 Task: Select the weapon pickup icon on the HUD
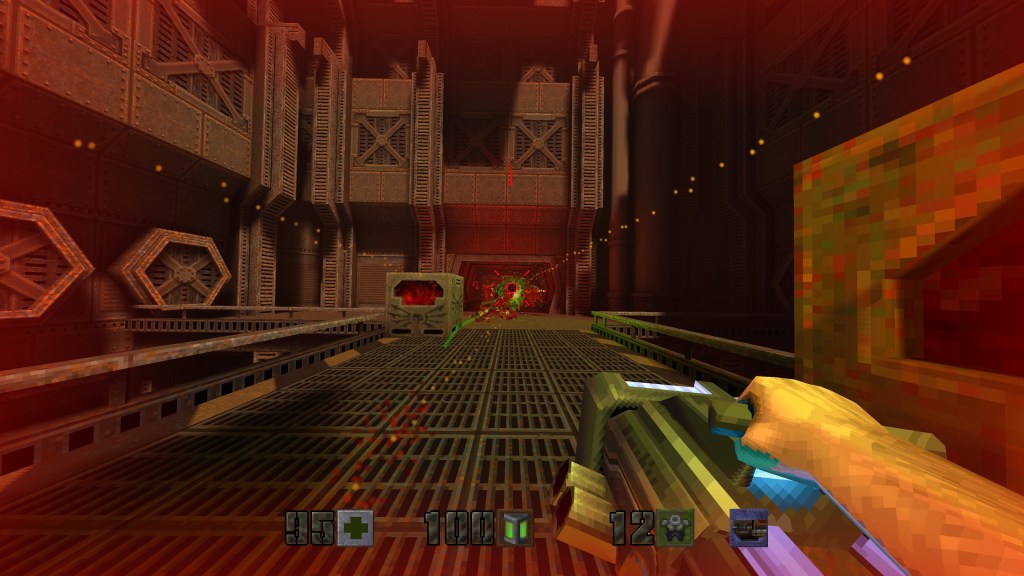click(x=748, y=527)
